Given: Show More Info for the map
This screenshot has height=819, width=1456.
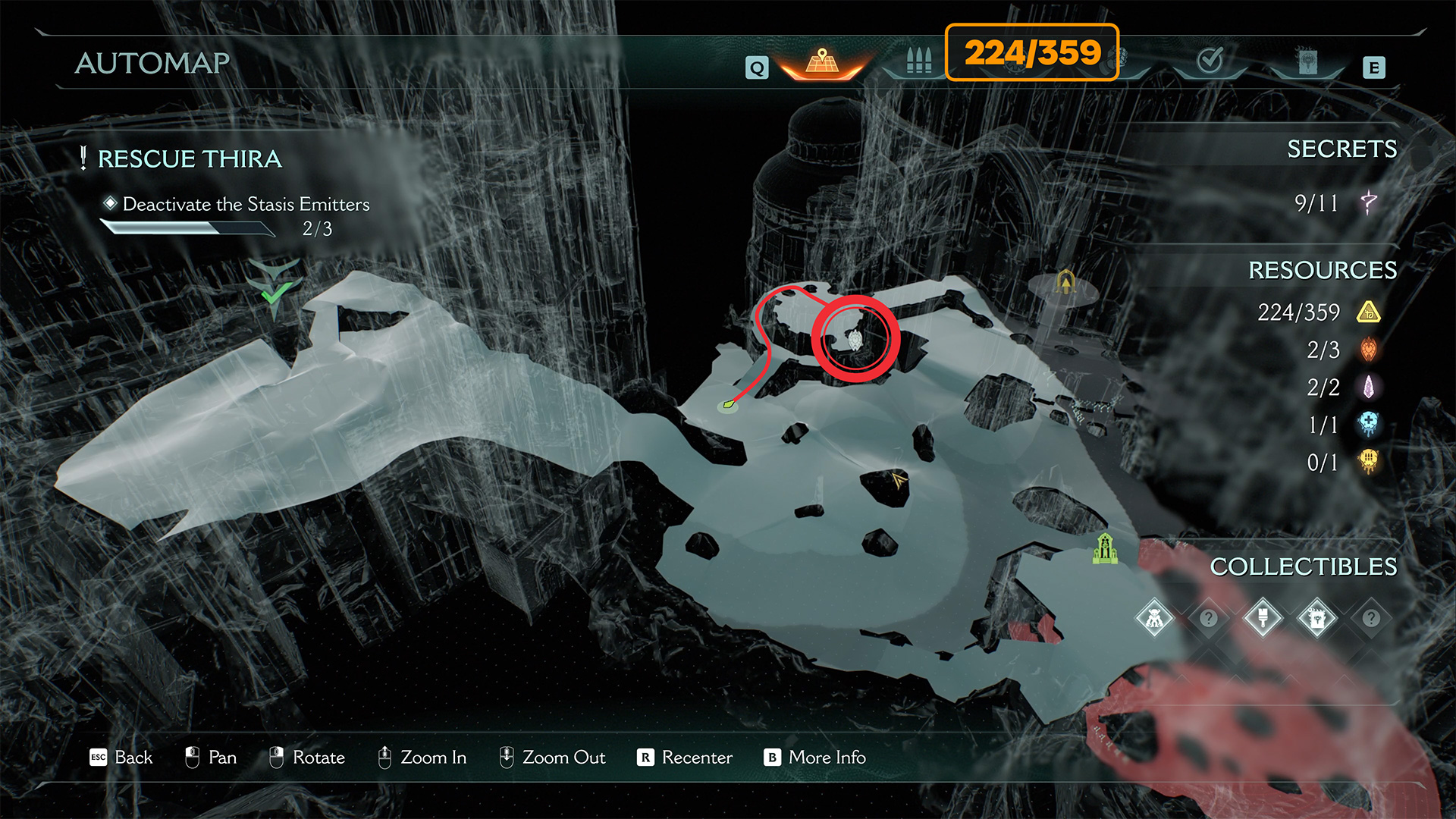Looking at the screenshot, I should pyautogui.click(x=815, y=758).
